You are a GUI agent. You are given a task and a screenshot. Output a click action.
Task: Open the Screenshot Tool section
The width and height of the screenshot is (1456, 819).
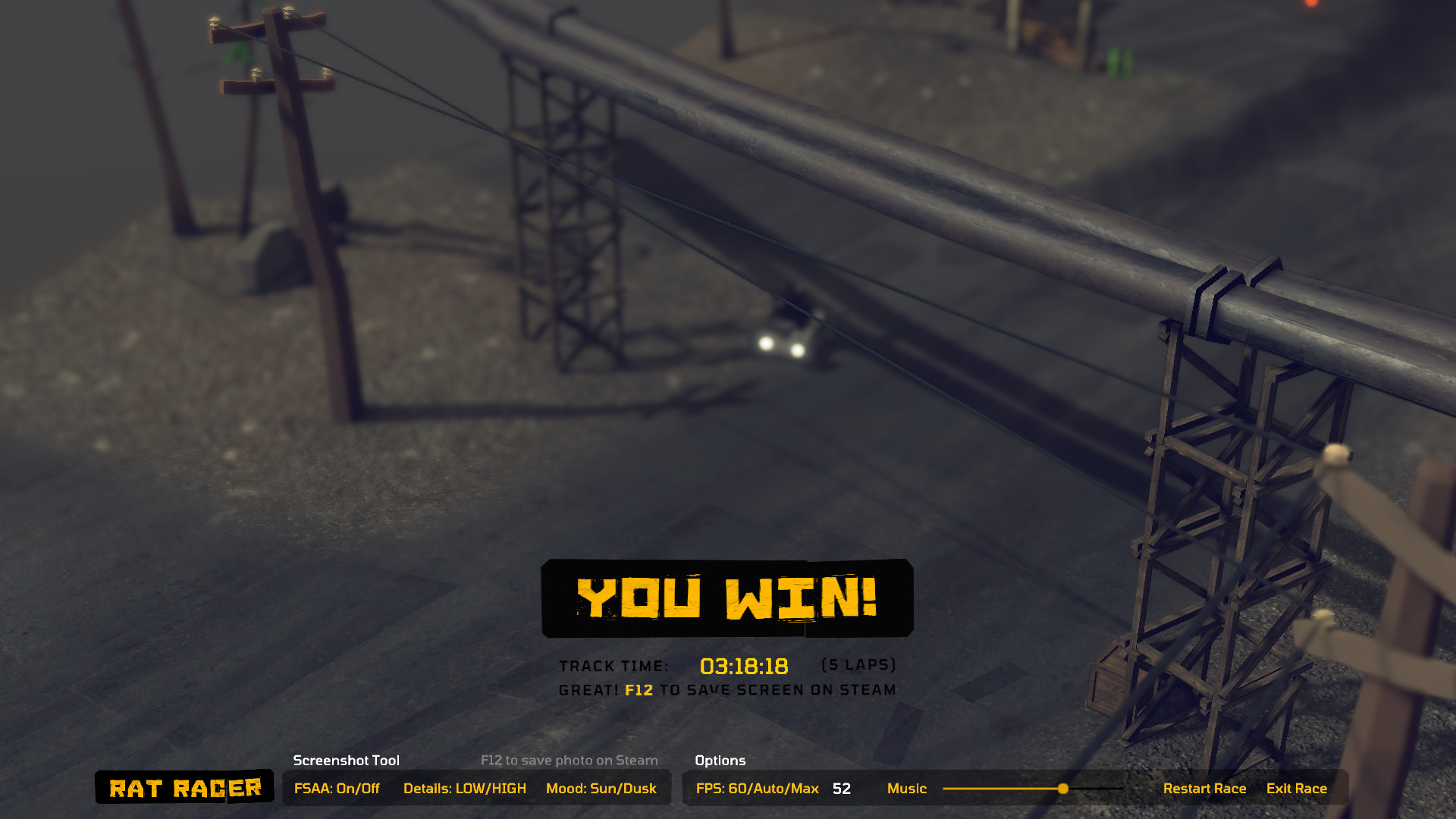click(x=347, y=761)
